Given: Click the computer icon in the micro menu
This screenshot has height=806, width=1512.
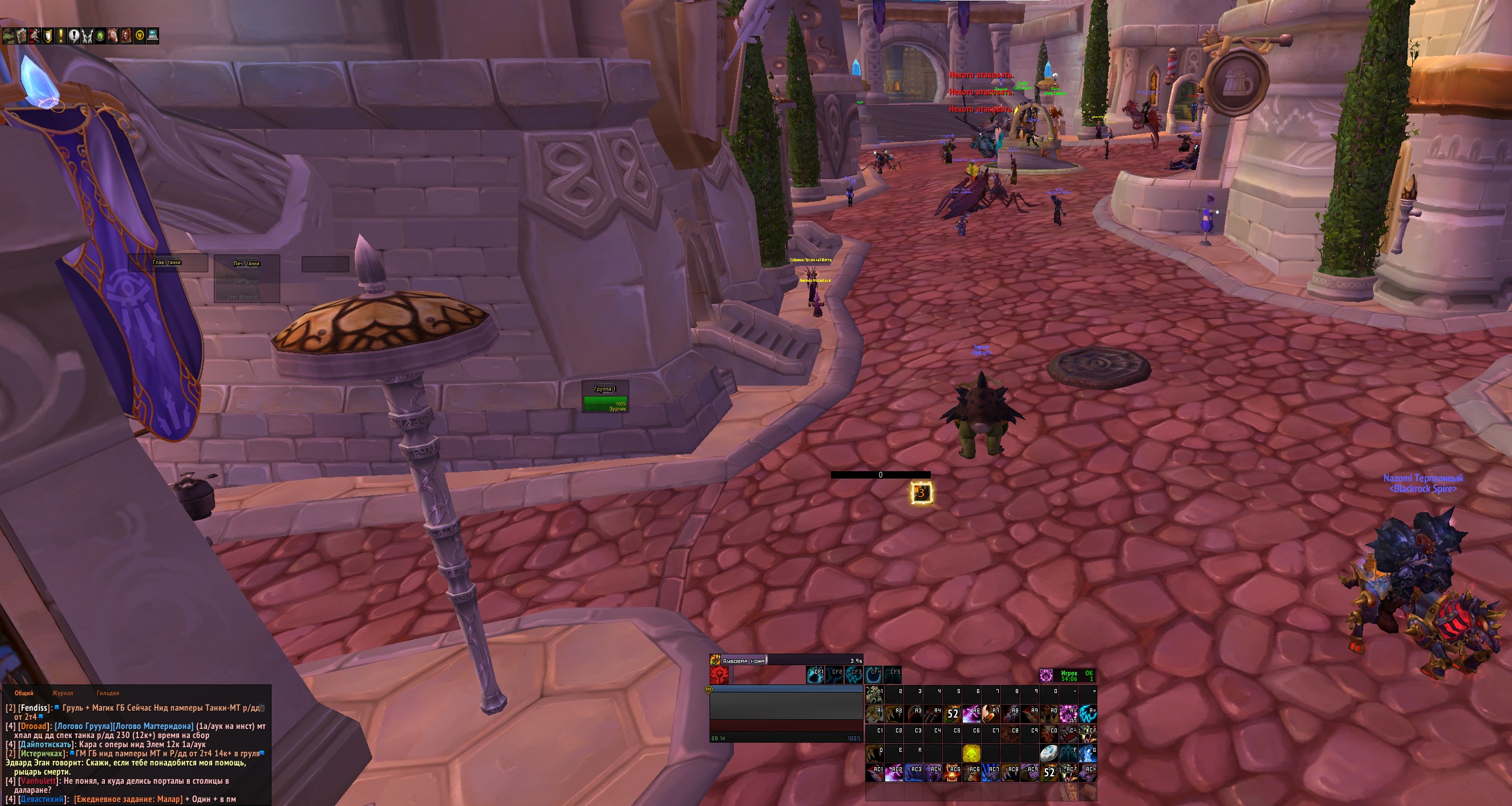Looking at the screenshot, I should click(153, 36).
